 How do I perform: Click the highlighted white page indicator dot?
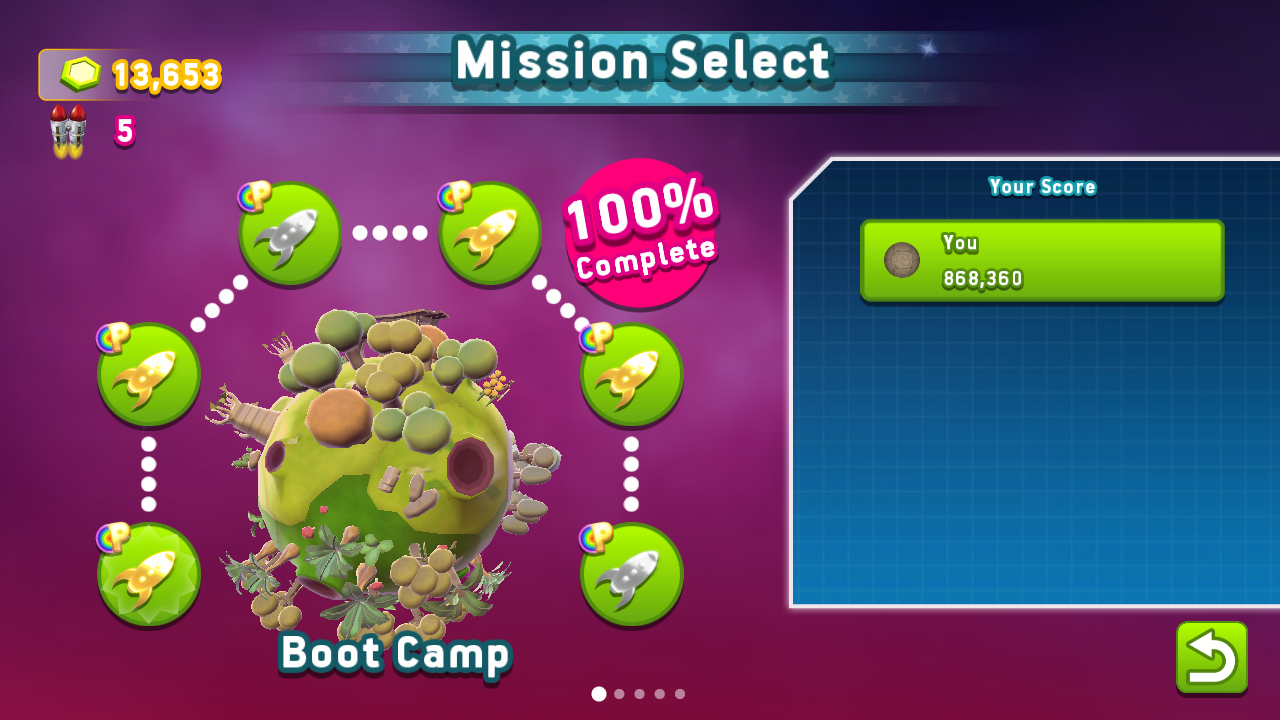(x=599, y=694)
